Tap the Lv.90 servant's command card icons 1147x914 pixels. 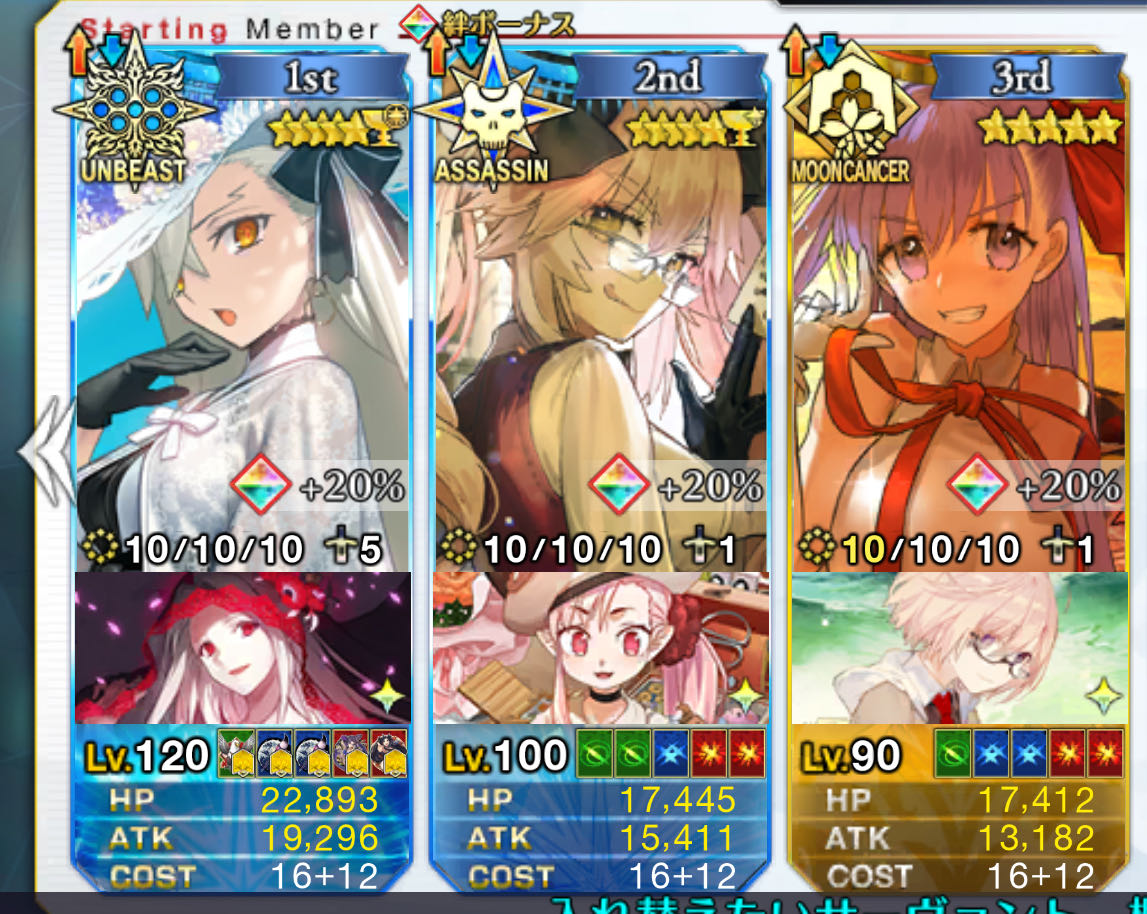pos(1028,755)
